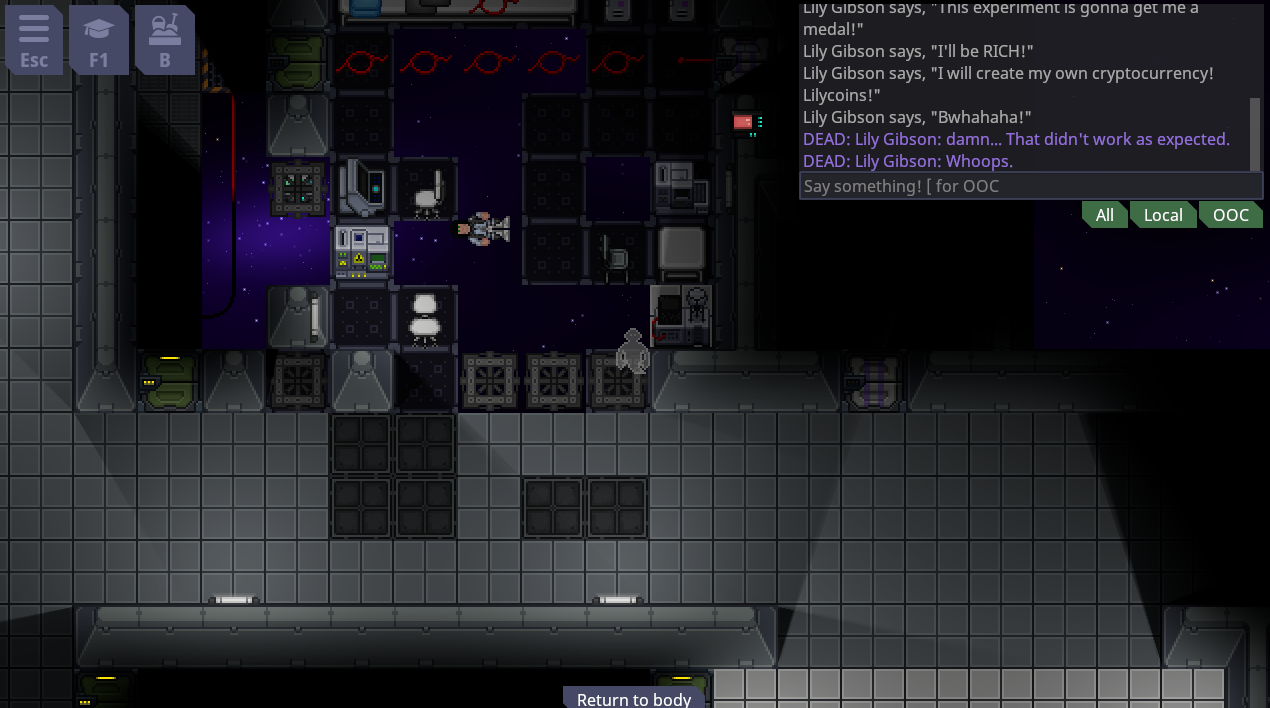Focus the "Say something!" chat input

[1030, 186]
